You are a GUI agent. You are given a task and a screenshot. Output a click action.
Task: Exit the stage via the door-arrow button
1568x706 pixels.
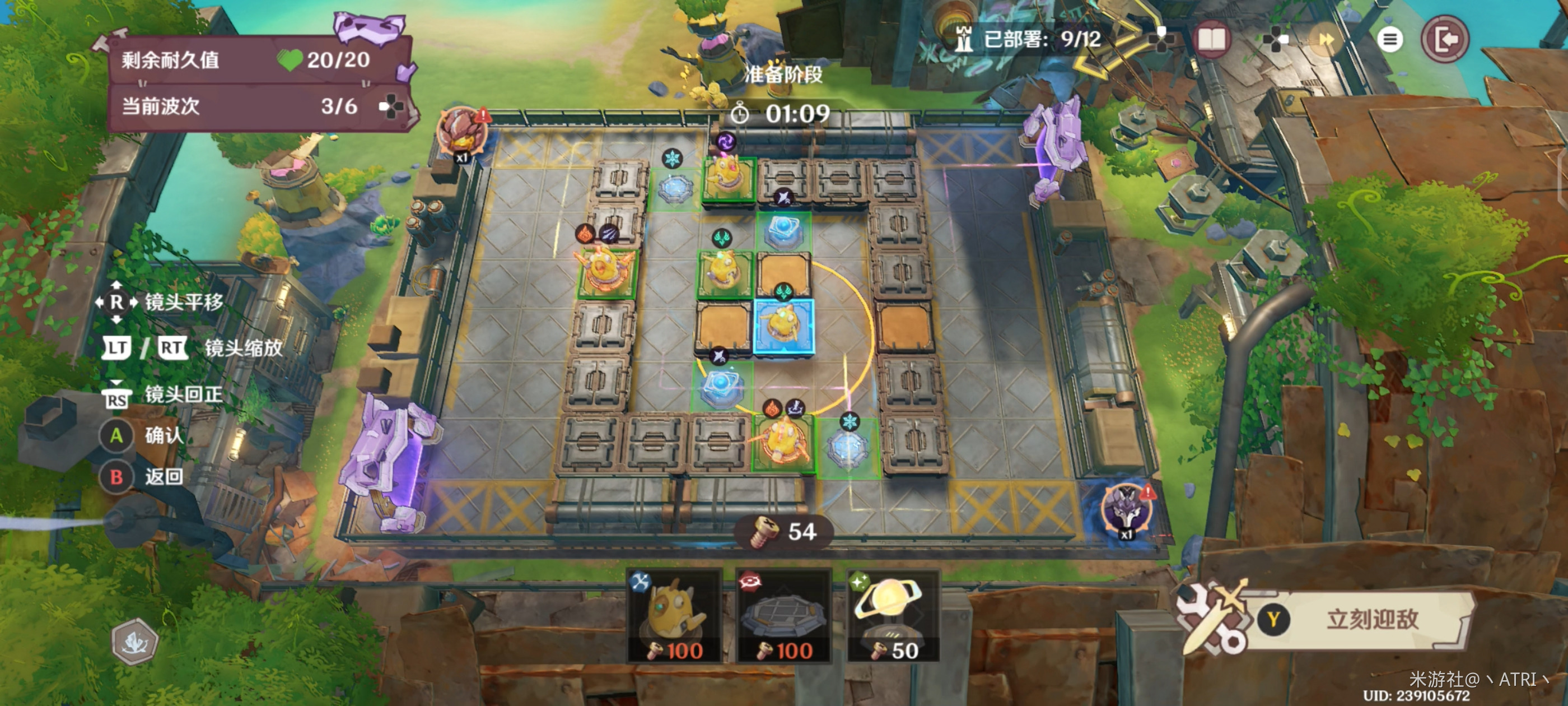pos(1445,40)
